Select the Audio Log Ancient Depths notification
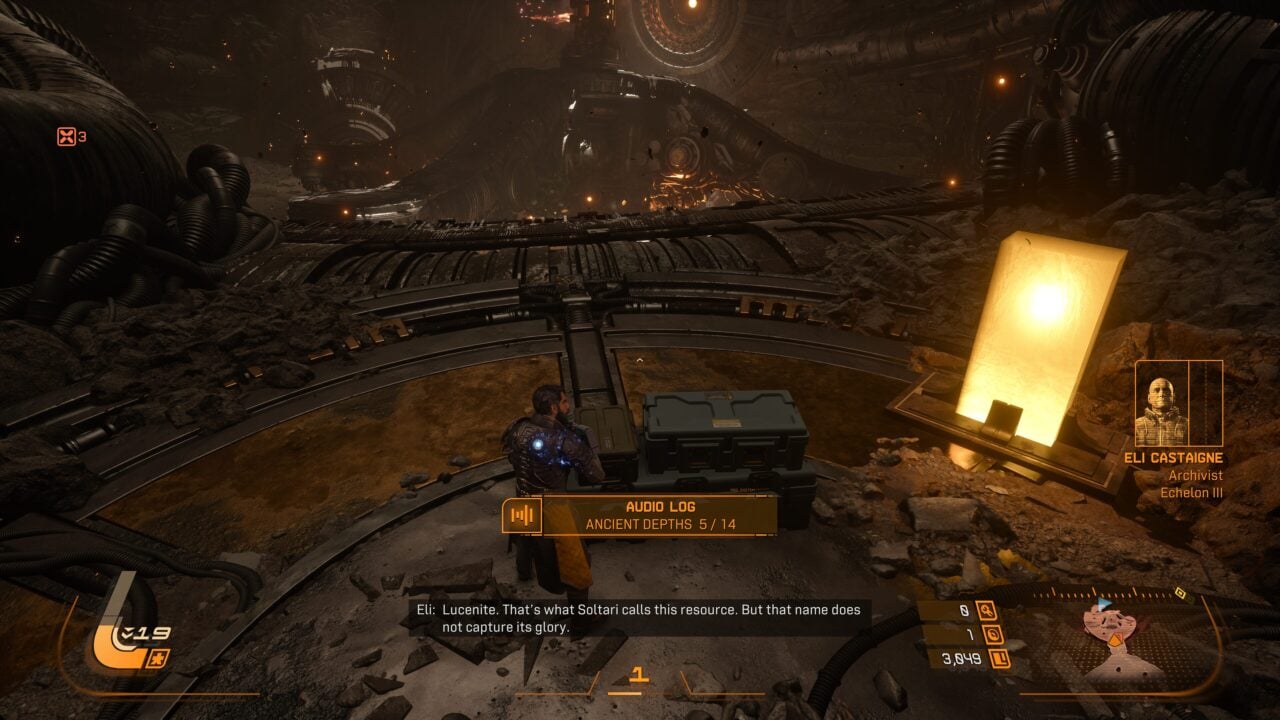 pyautogui.click(x=660, y=515)
